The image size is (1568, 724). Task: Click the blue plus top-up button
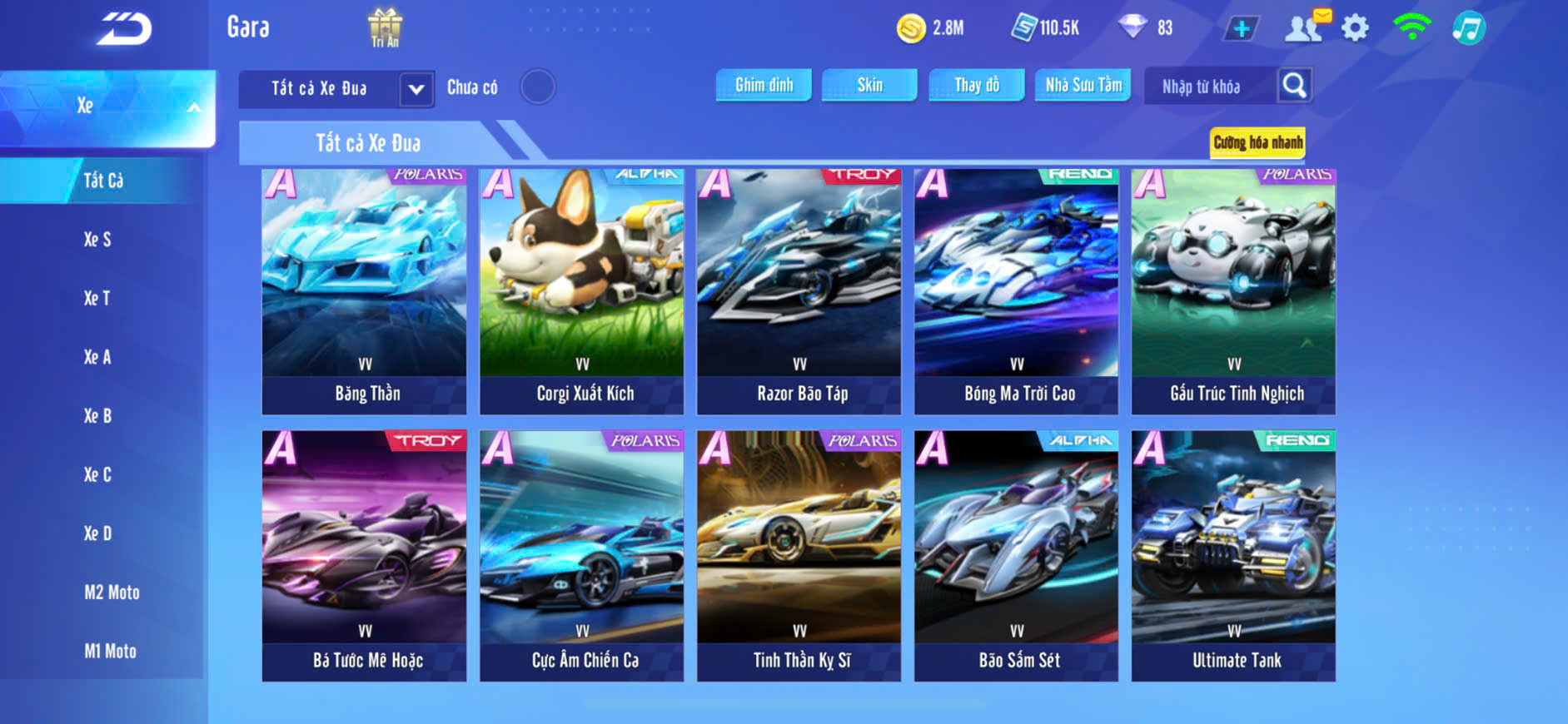coord(1241,28)
